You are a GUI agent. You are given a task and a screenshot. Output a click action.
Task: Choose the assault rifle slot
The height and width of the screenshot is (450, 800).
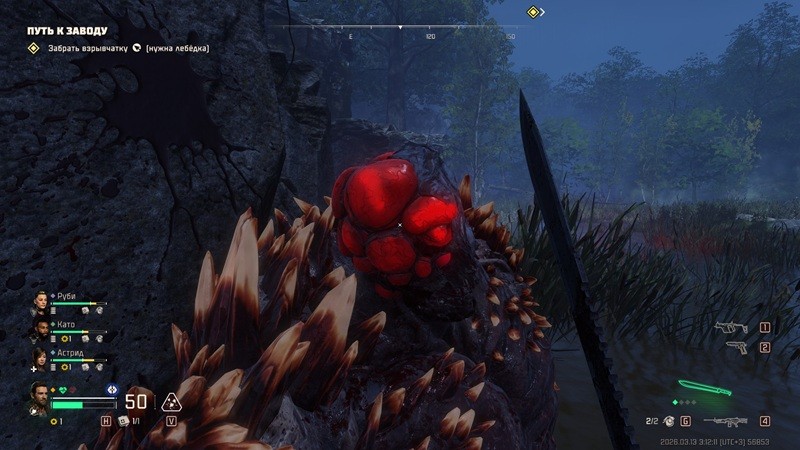[x=727, y=421]
